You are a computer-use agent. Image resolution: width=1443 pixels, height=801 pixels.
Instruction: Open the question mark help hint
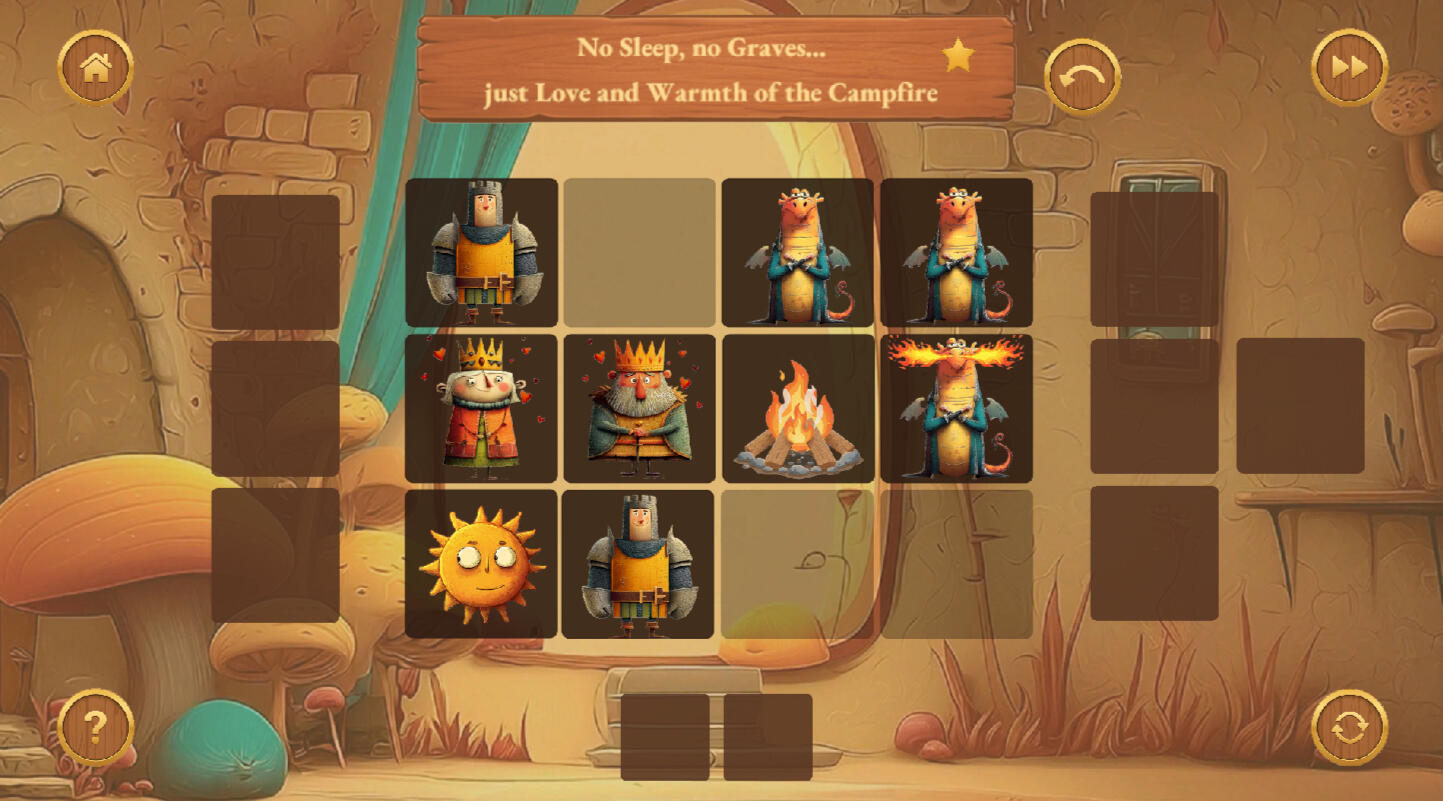click(96, 727)
